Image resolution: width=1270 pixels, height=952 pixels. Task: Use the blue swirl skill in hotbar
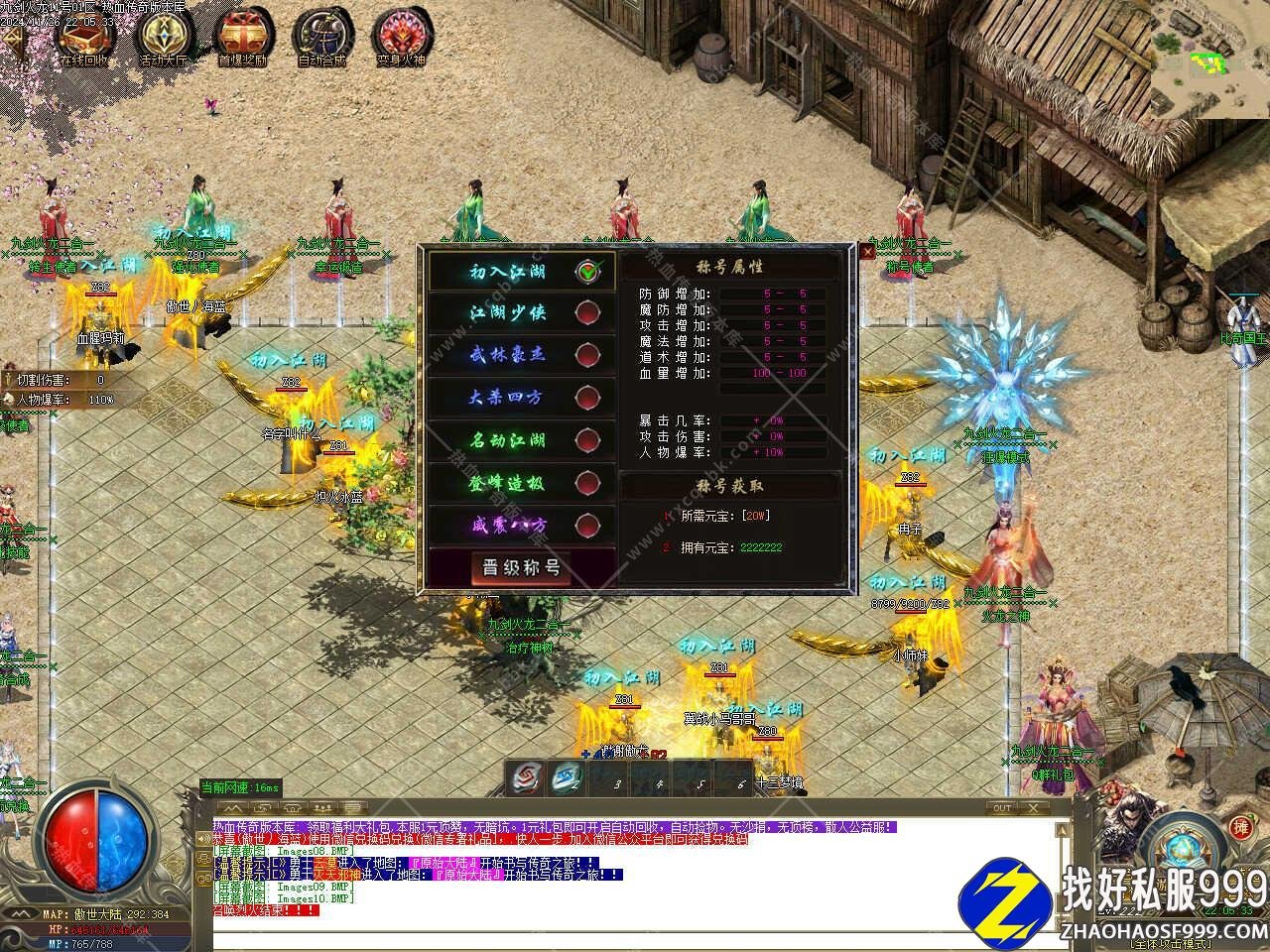pos(567,777)
